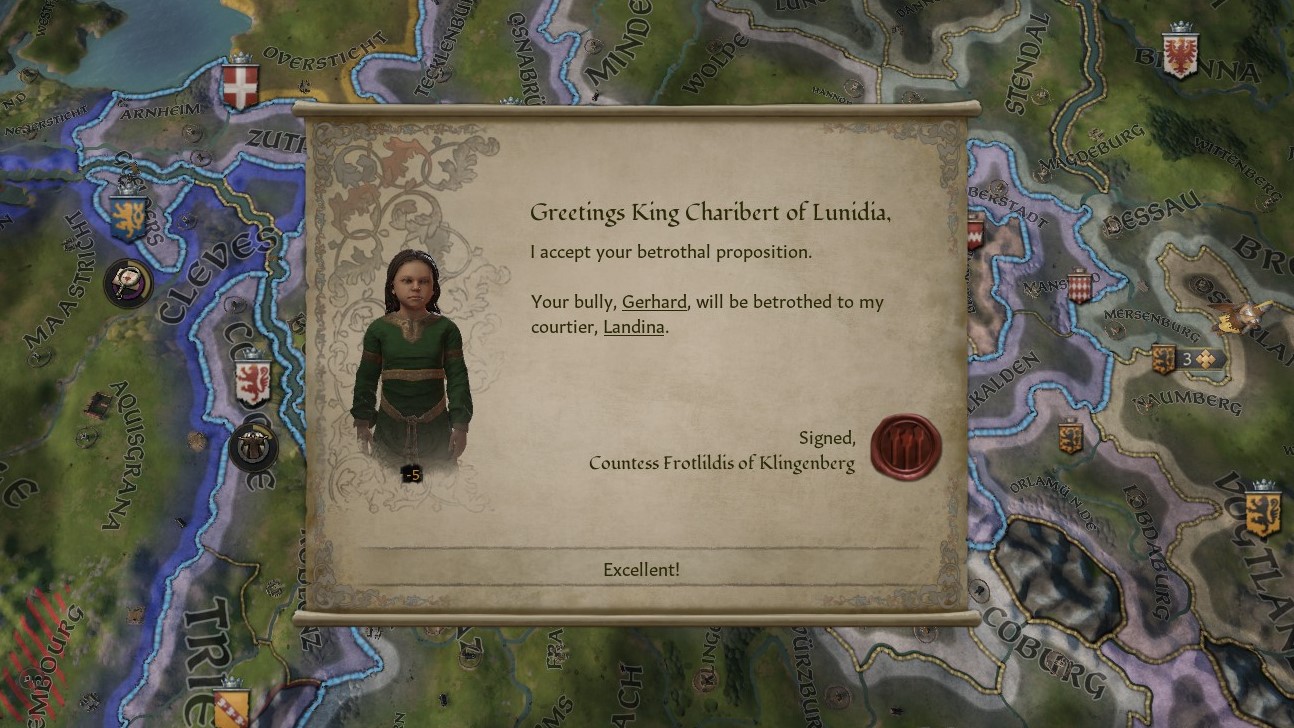1294x728 pixels.
Task: Follow the underlined Landina character link
Action: coord(634,327)
